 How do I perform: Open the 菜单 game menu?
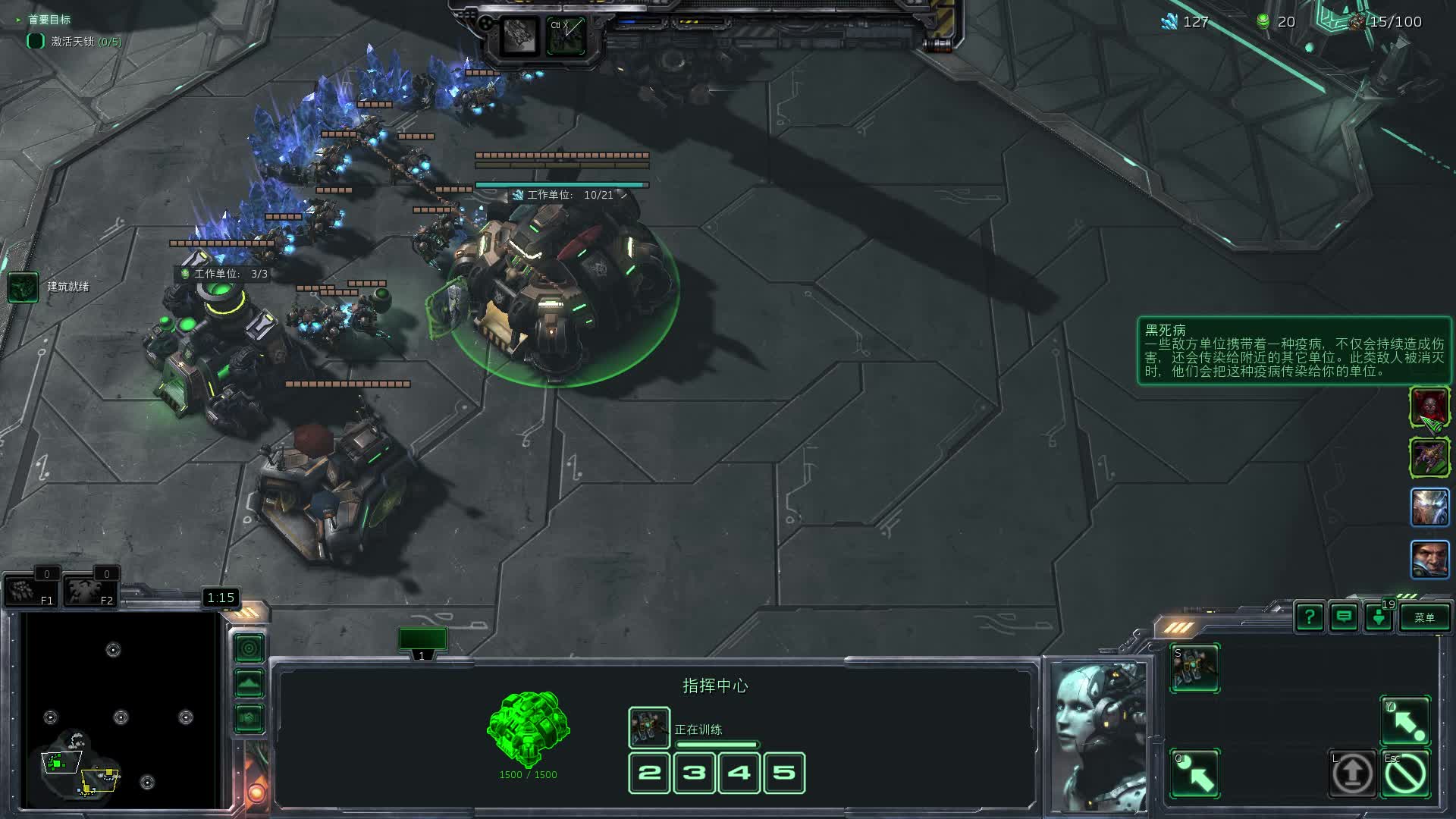pos(1424,617)
